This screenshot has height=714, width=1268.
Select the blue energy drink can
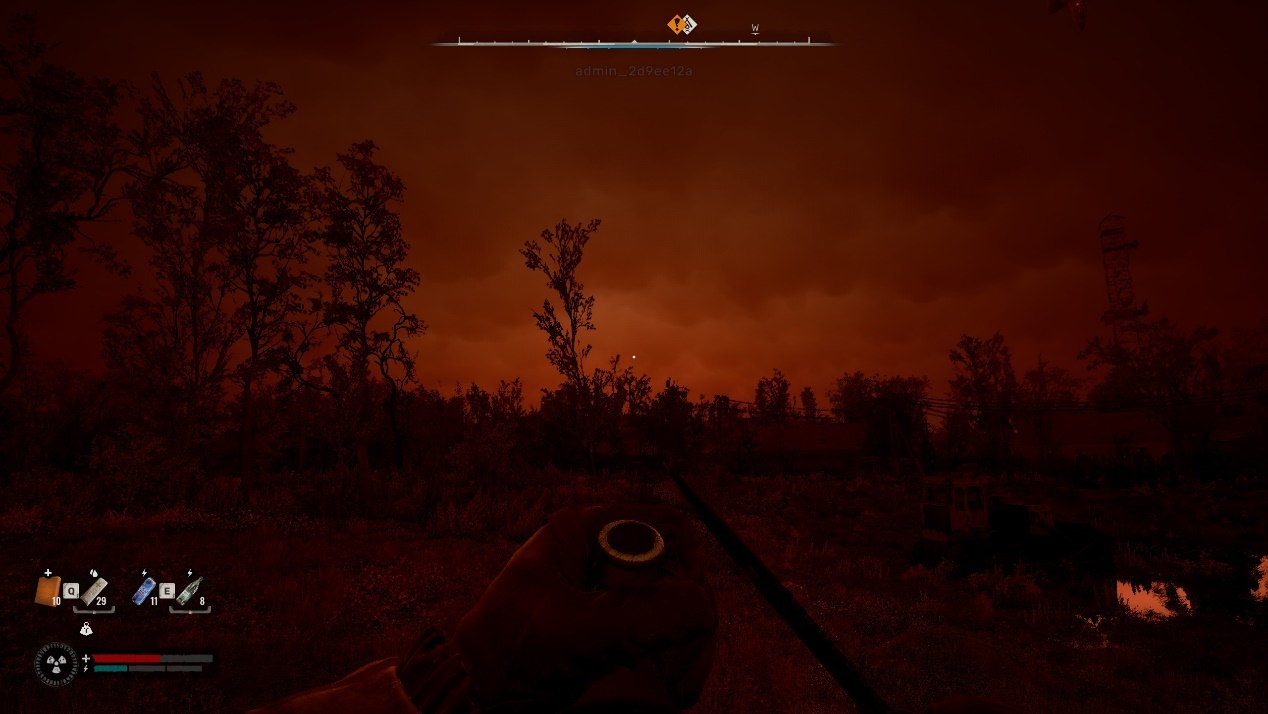click(144, 590)
